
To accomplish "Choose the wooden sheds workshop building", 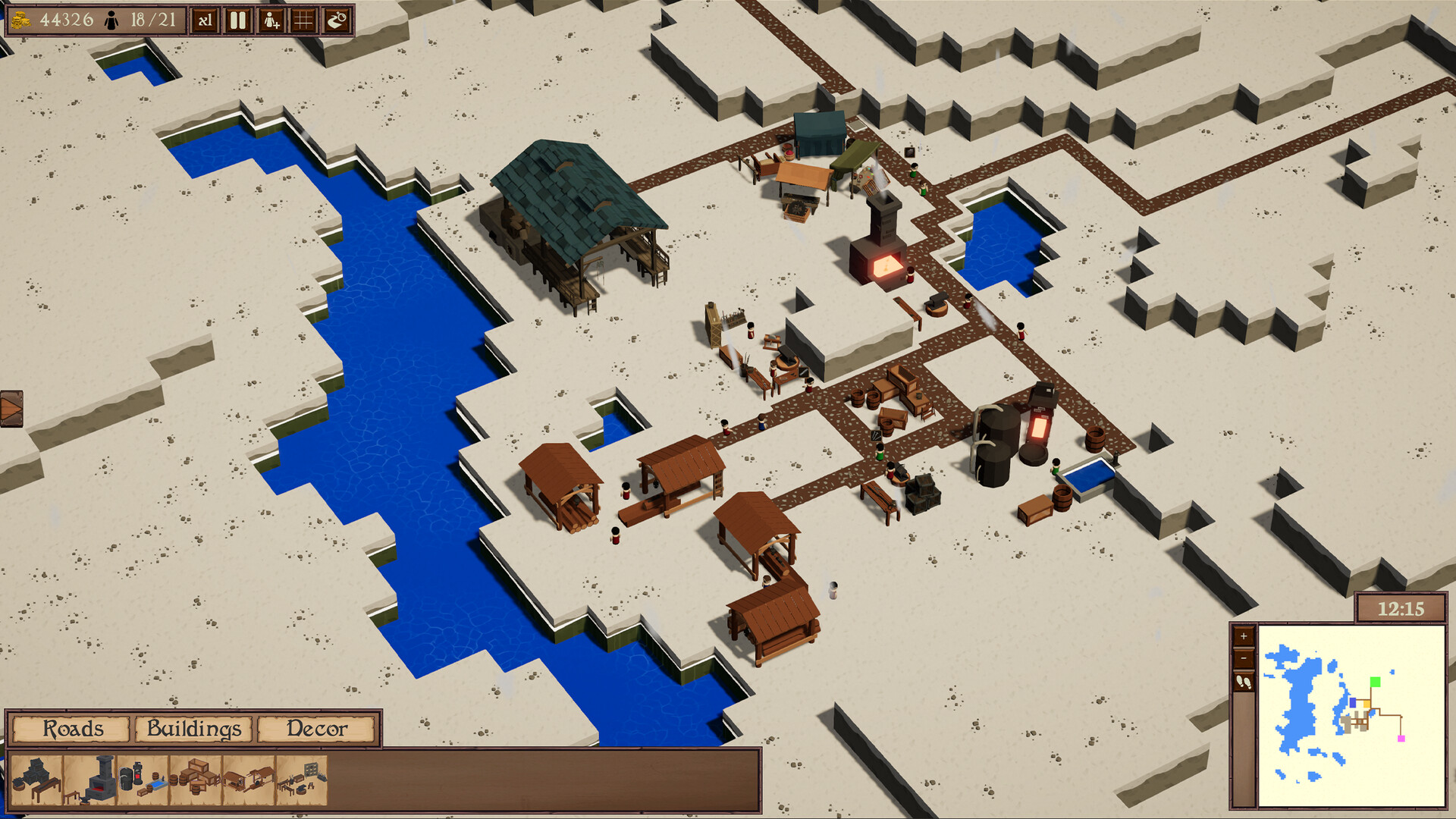I will [x=249, y=780].
